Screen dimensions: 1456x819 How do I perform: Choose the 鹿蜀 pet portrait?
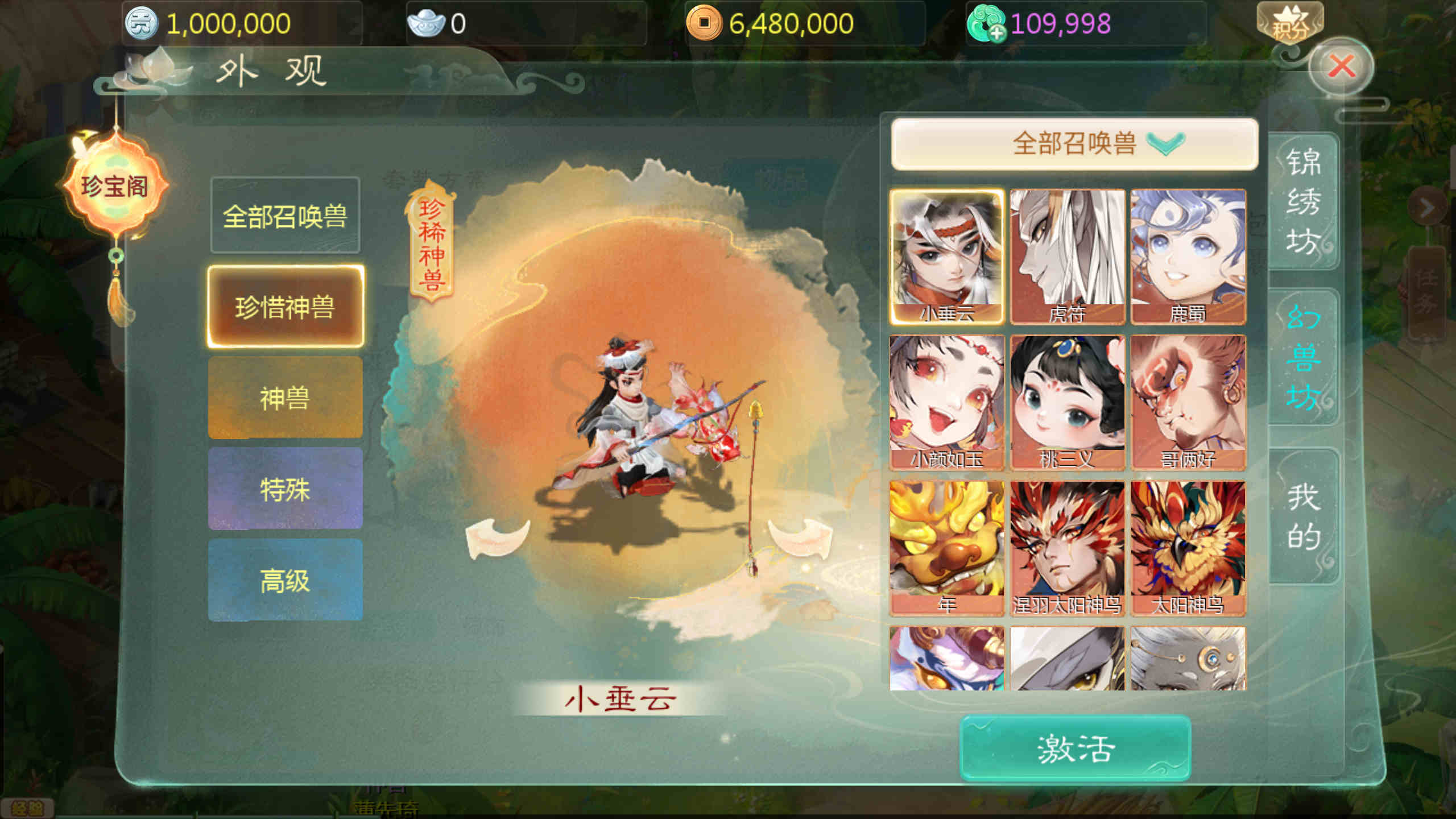tap(1188, 256)
